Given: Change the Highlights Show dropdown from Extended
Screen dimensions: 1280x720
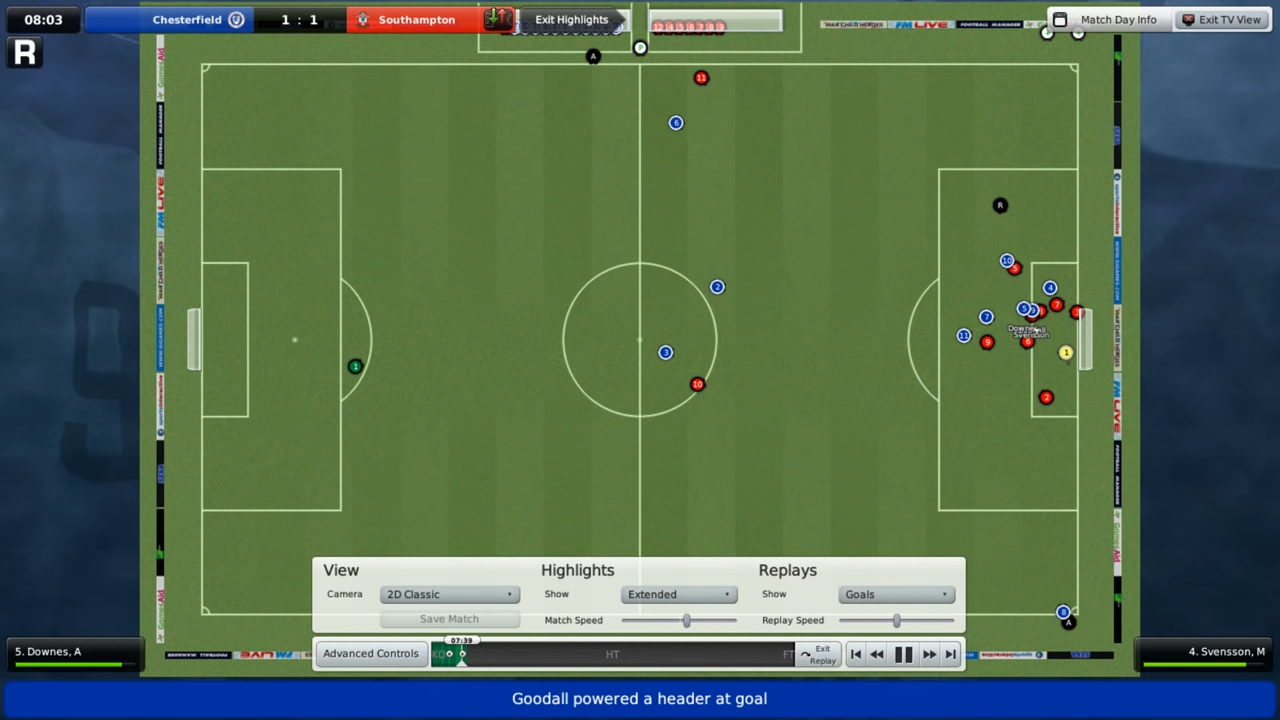Looking at the screenshot, I should 679,594.
